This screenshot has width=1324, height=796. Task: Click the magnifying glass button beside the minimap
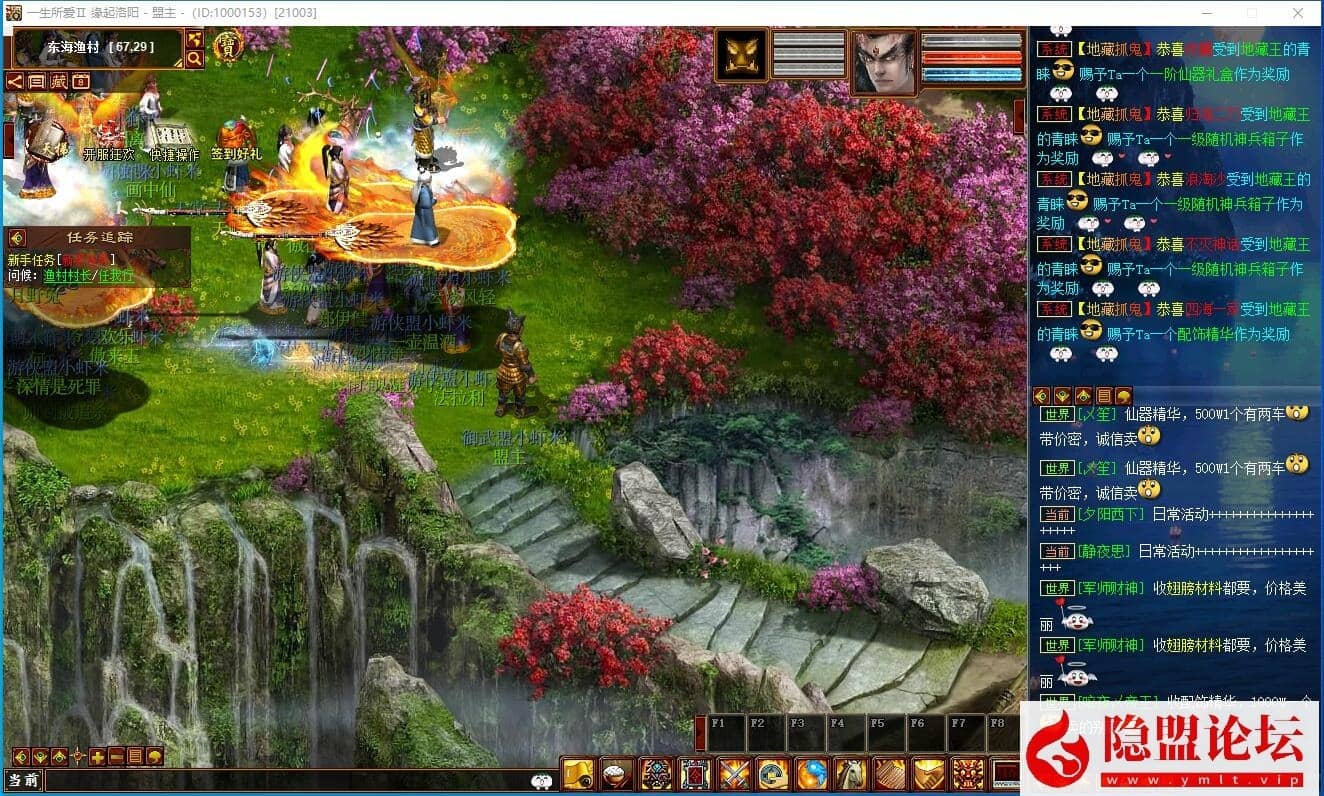coord(194,59)
